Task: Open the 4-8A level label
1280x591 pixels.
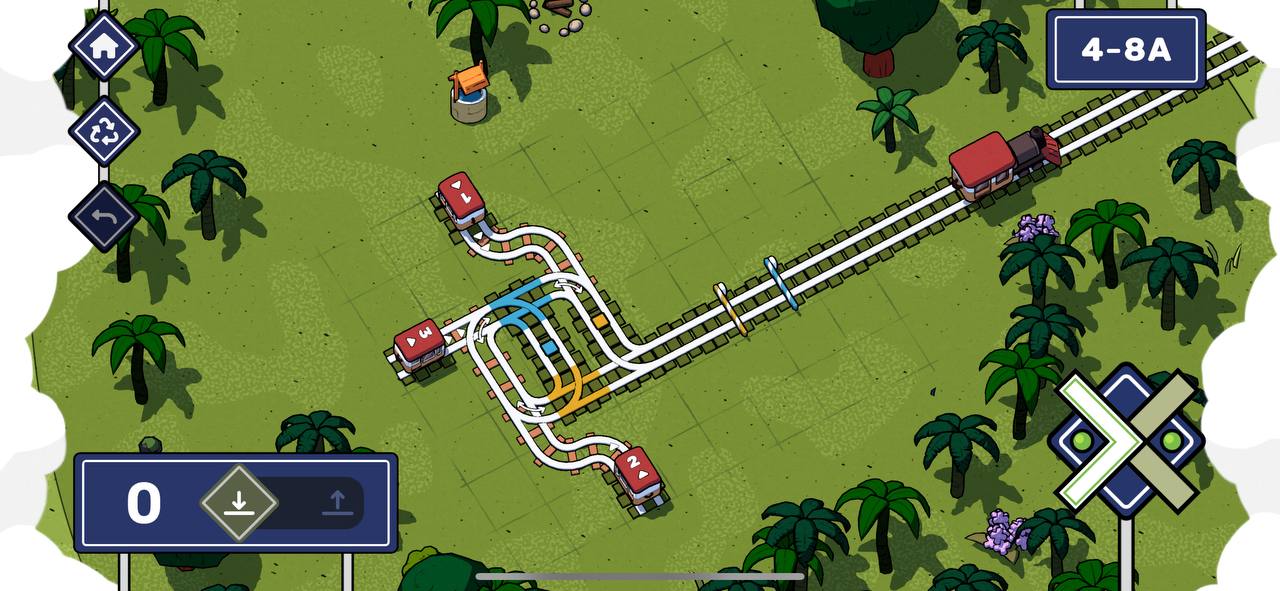Action: pyautogui.click(x=1125, y=50)
